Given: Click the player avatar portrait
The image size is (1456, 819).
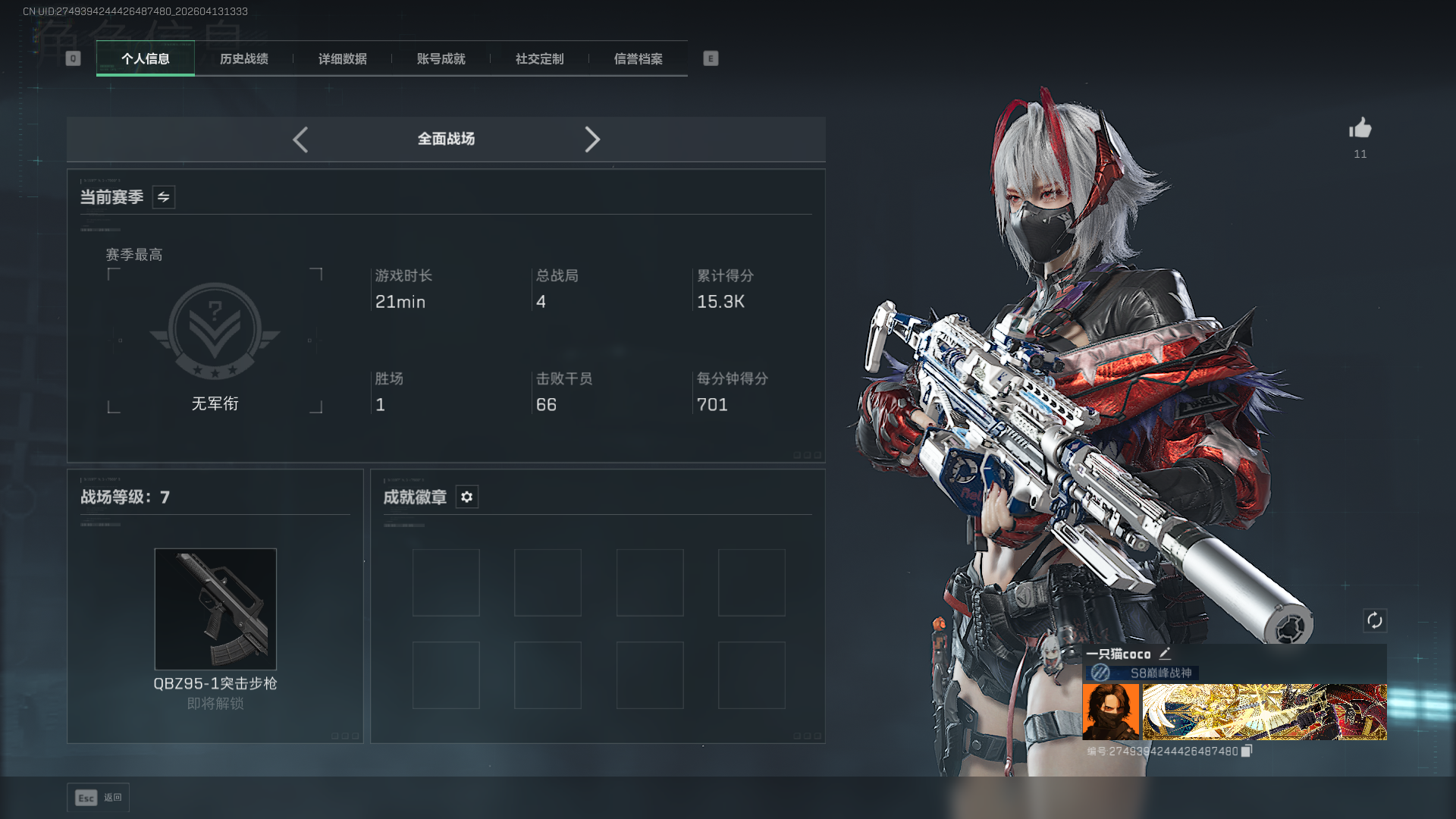Looking at the screenshot, I should point(1110,711).
